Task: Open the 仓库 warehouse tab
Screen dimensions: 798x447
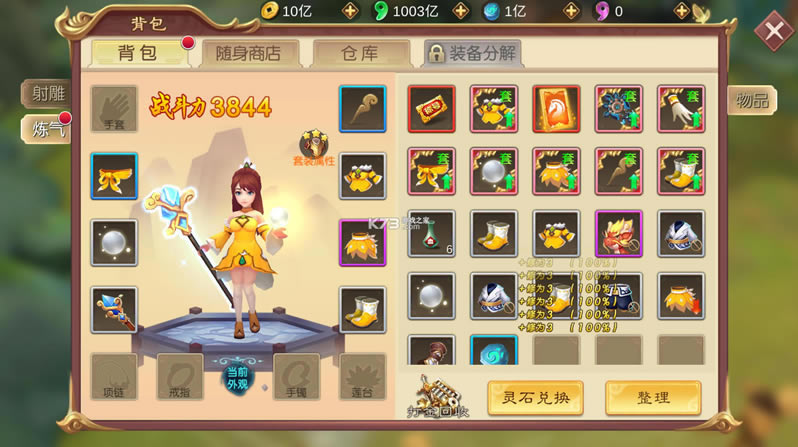Action: [x=360, y=53]
